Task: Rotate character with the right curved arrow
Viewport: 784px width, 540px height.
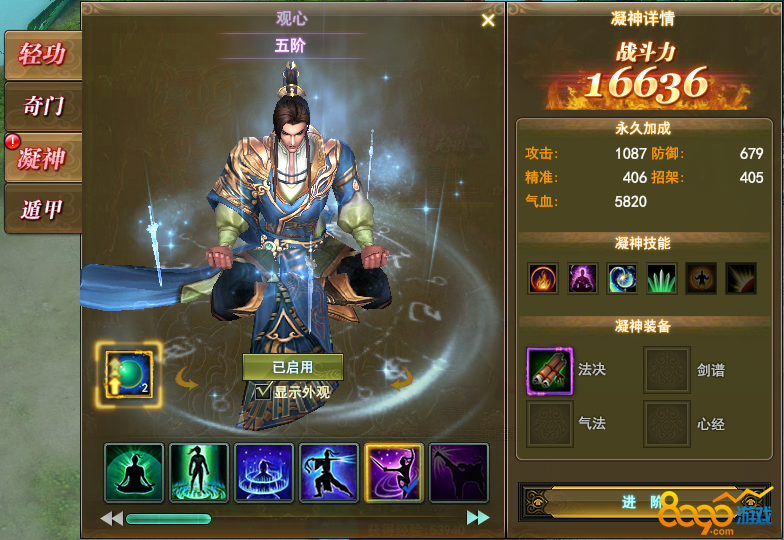Action: pyautogui.click(x=401, y=379)
